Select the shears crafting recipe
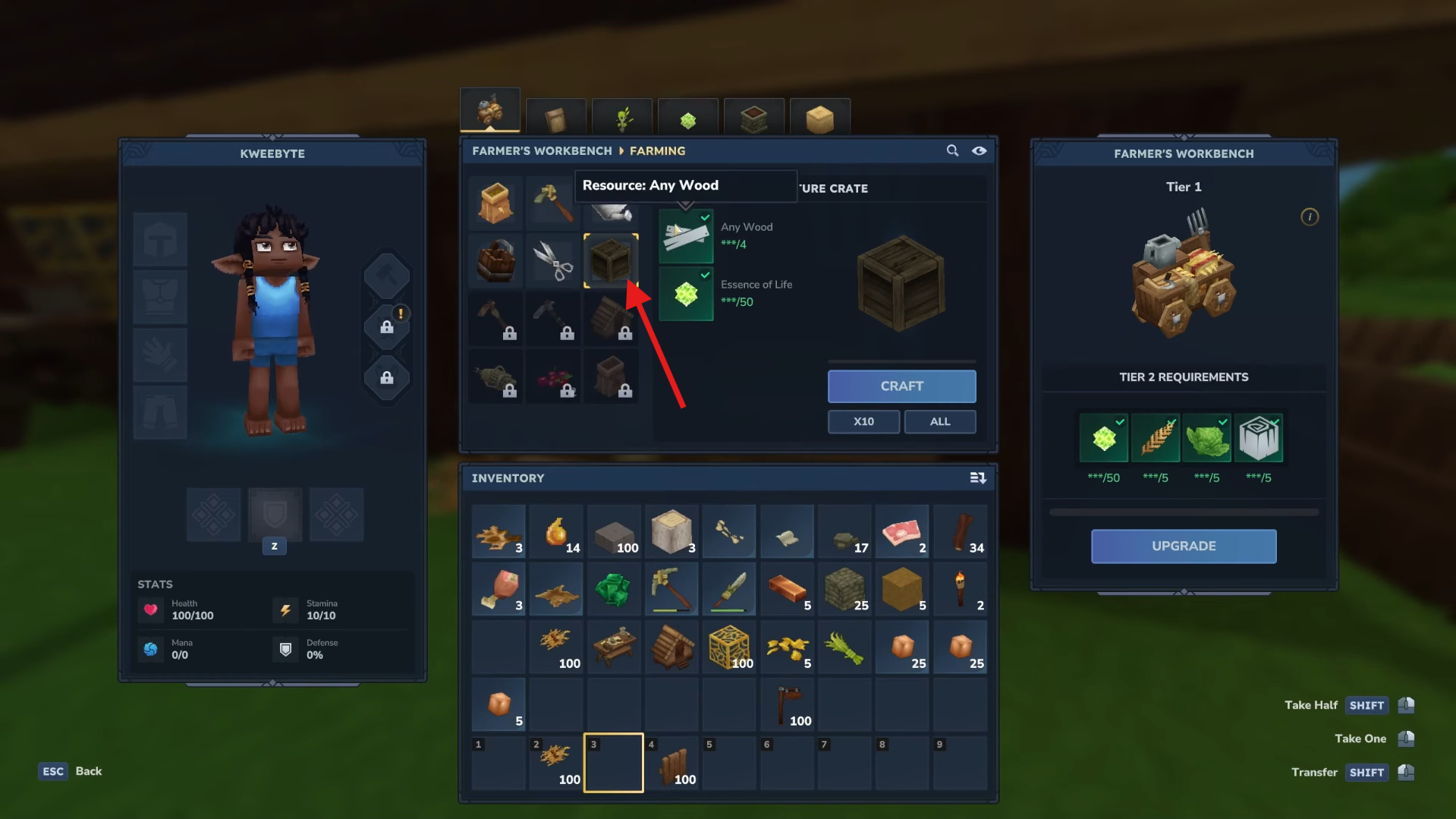This screenshot has width=1456, height=819. [552, 261]
